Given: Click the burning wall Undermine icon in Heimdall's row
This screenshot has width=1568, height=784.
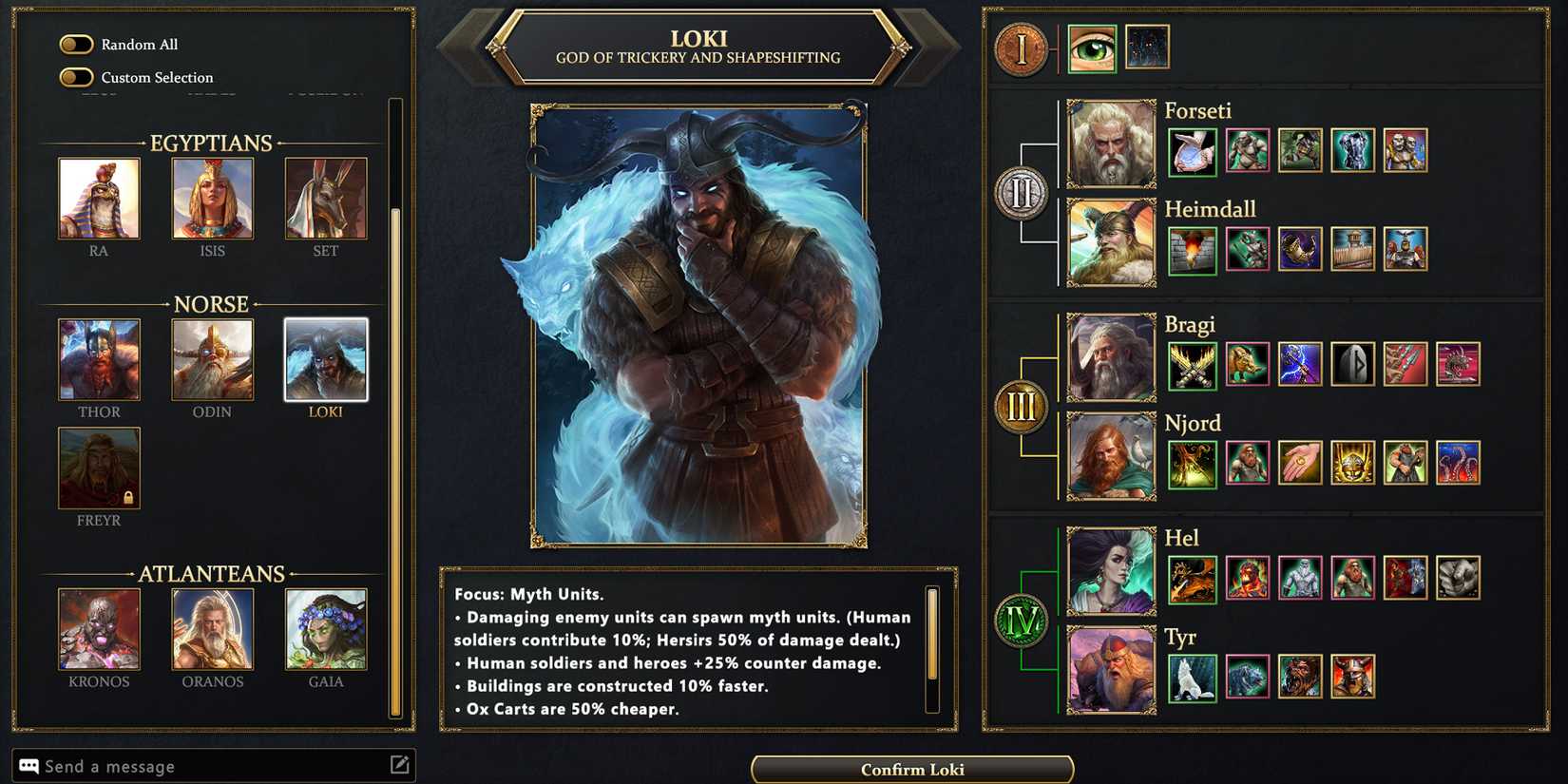Looking at the screenshot, I should pos(1193,250).
